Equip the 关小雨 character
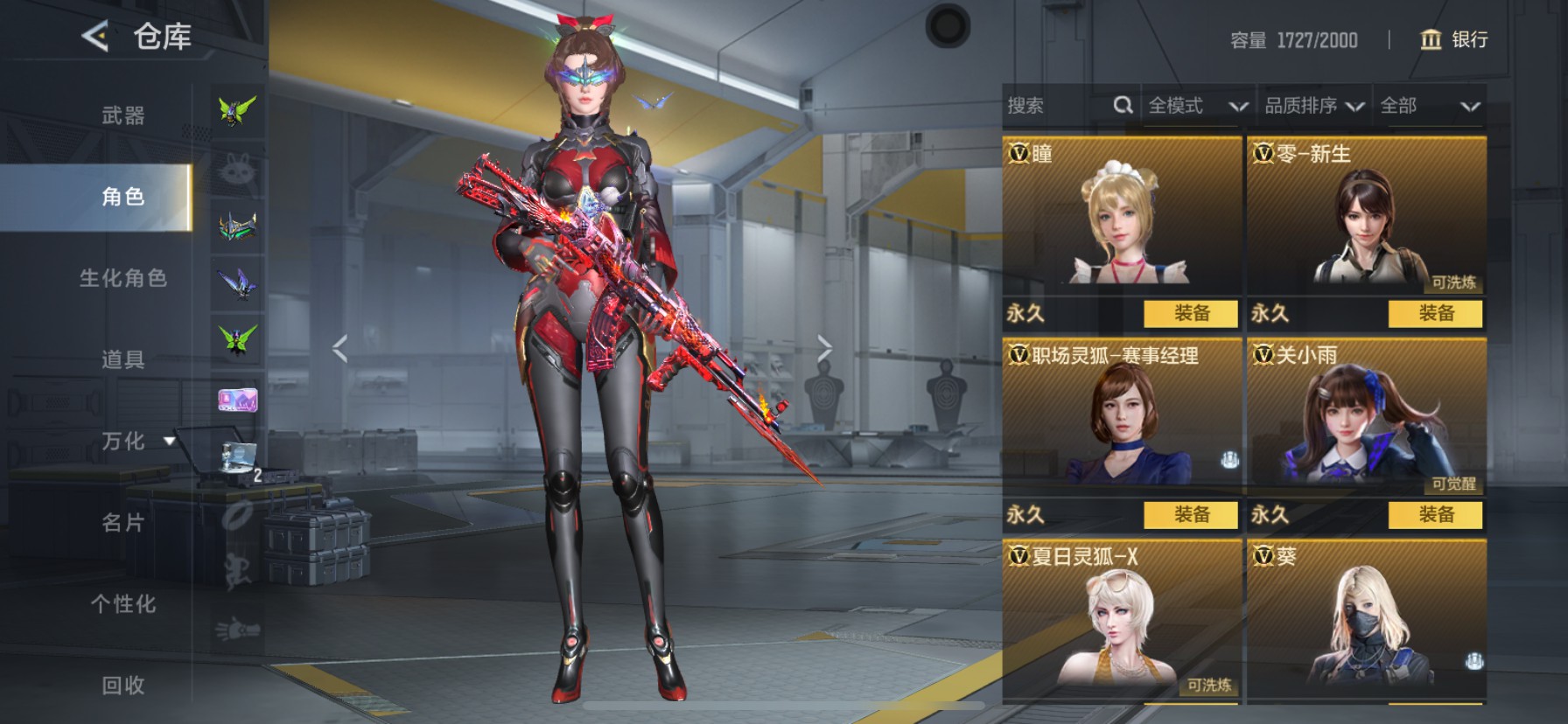Viewport: 1568px width, 724px height. point(1436,514)
